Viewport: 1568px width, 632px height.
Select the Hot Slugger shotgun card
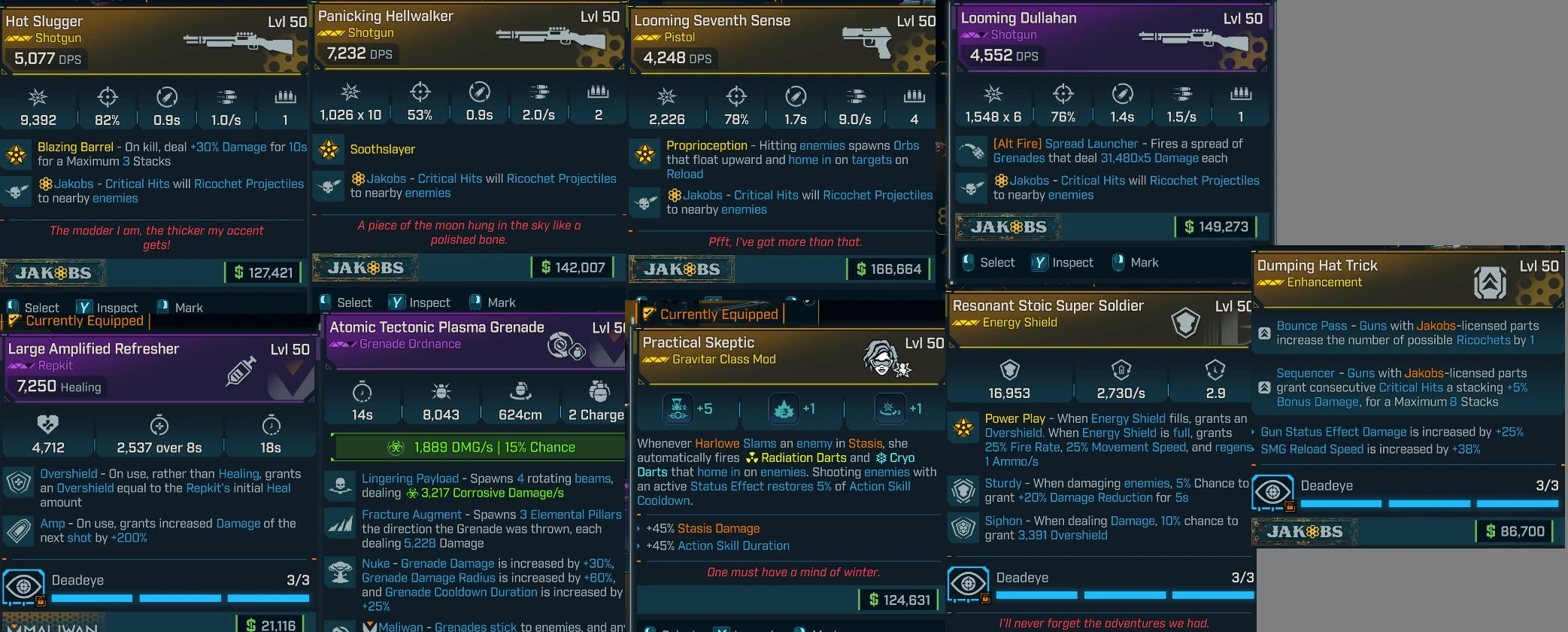(154, 41)
